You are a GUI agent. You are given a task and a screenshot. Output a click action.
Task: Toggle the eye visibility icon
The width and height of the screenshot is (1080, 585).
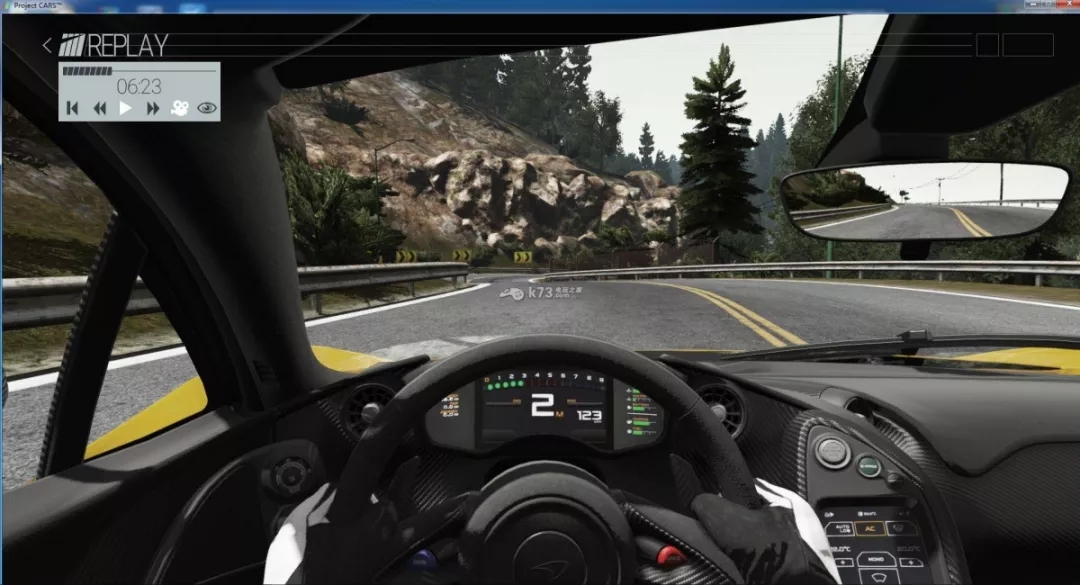click(x=207, y=108)
